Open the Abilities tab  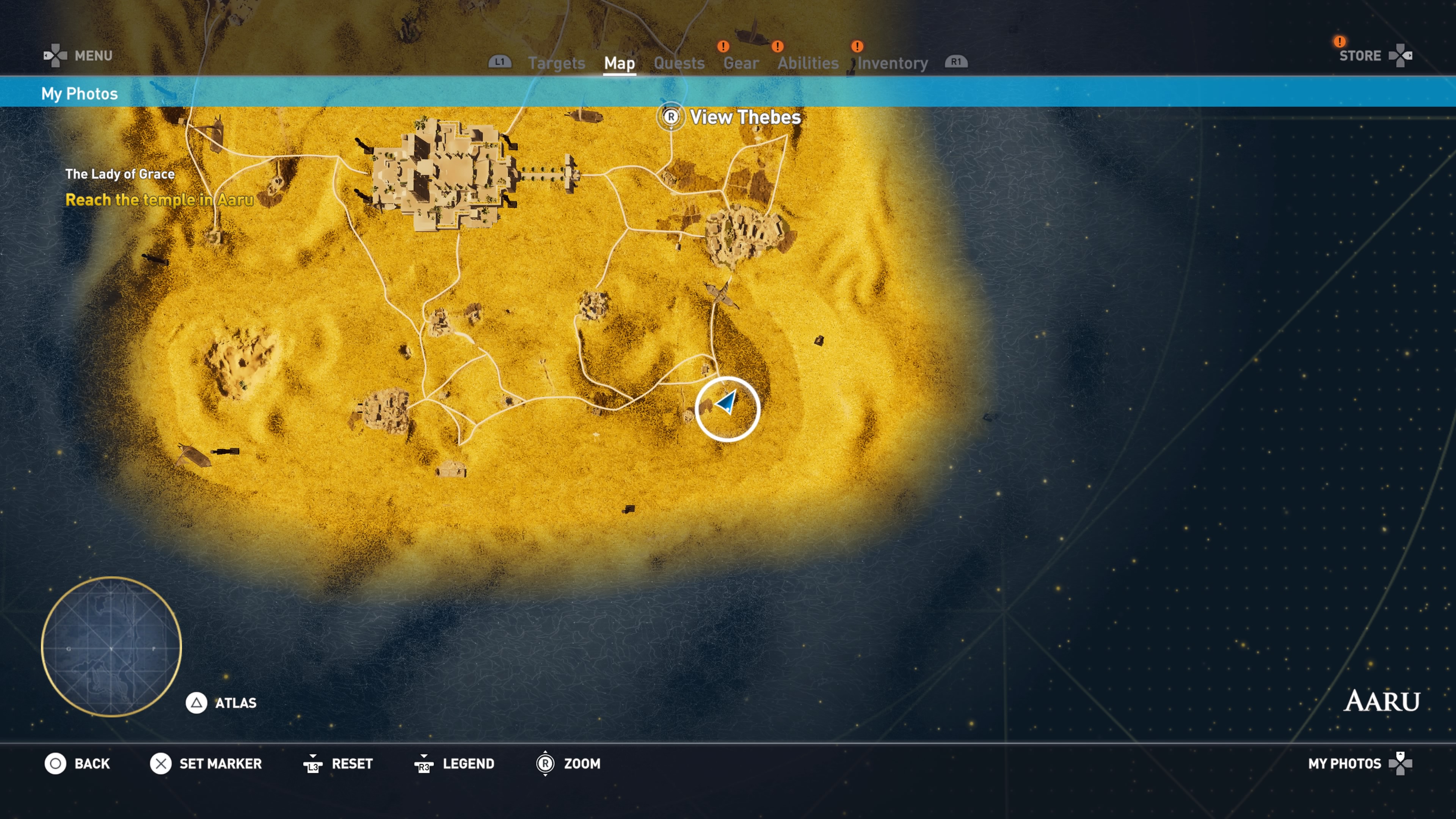tap(808, 63)
